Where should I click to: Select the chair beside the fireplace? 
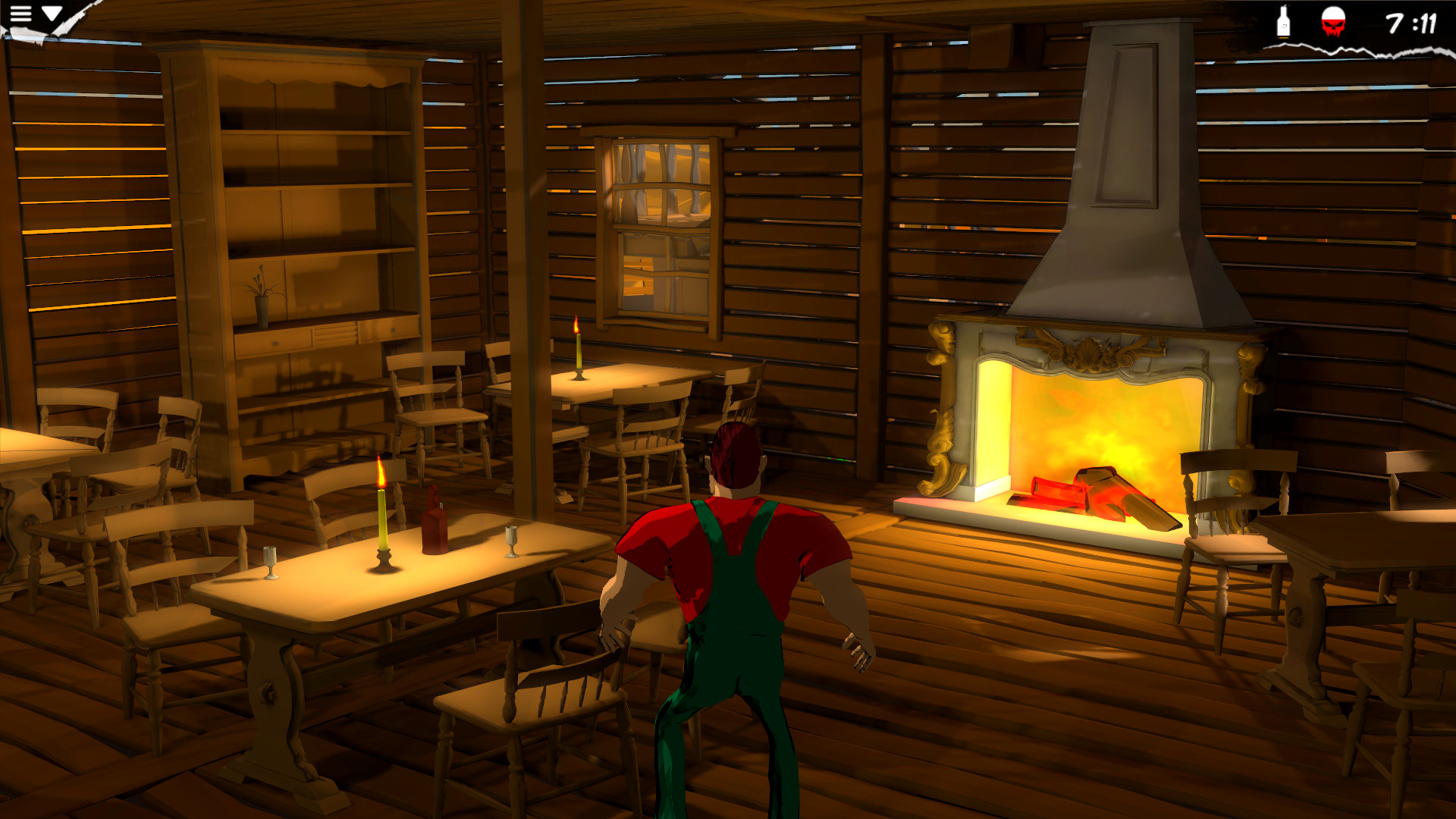click(x=1228, y=523)
